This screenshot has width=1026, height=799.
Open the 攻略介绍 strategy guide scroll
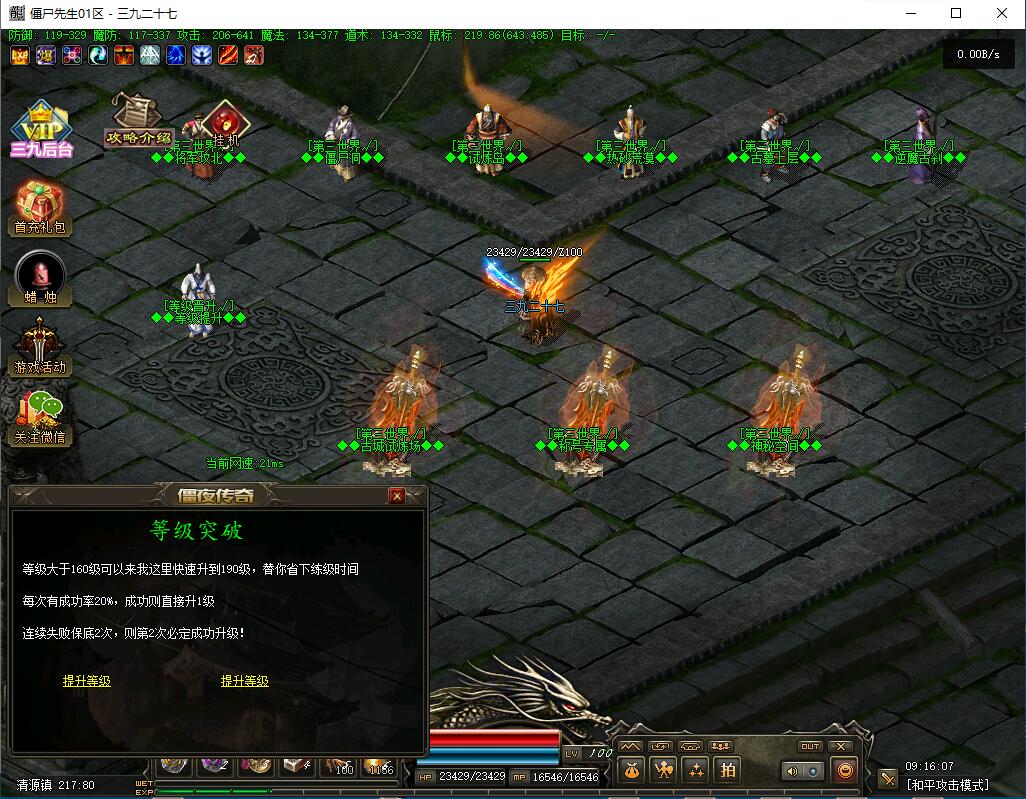138,120
